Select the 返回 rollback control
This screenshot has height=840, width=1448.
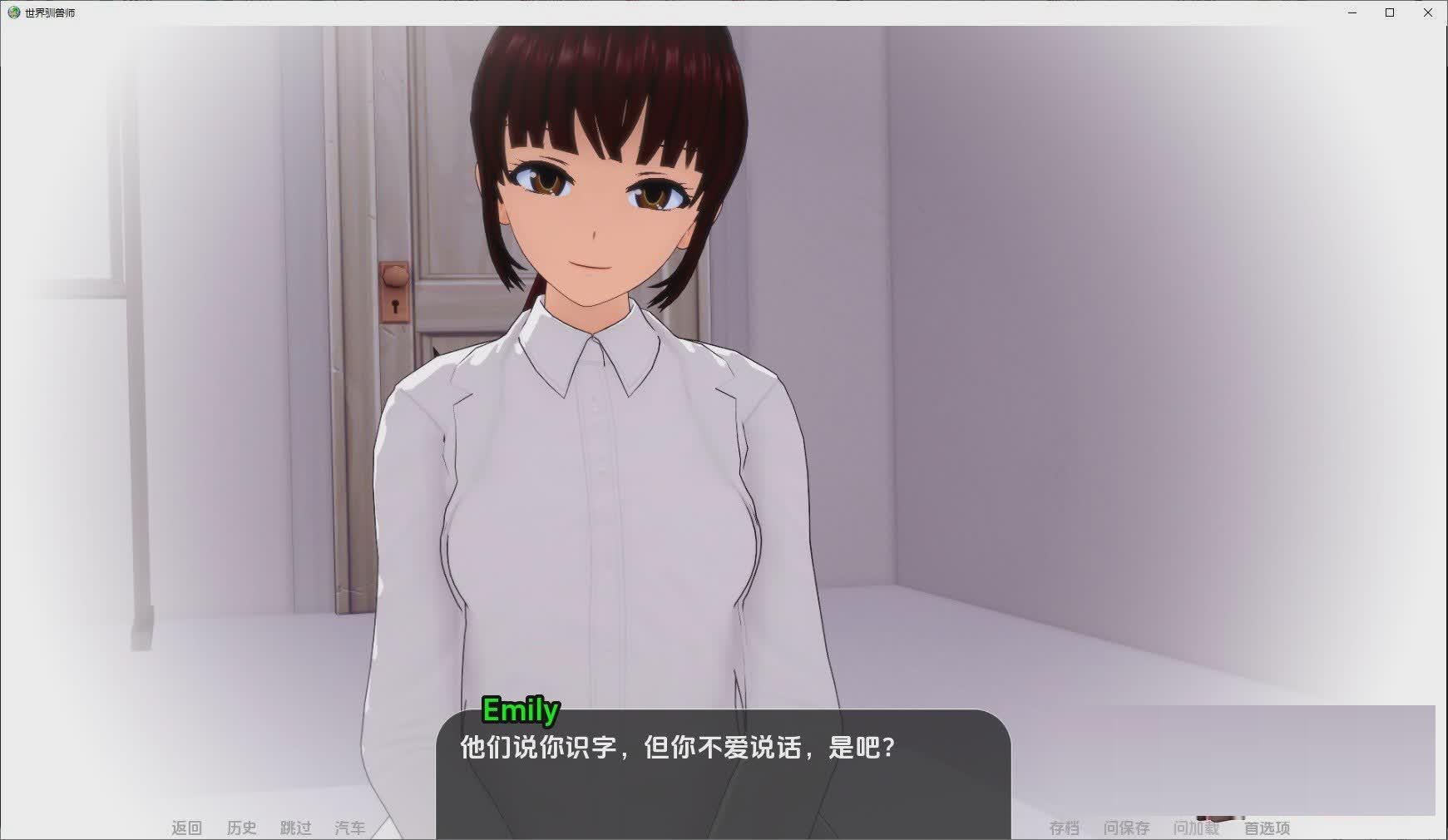point(187,828)
